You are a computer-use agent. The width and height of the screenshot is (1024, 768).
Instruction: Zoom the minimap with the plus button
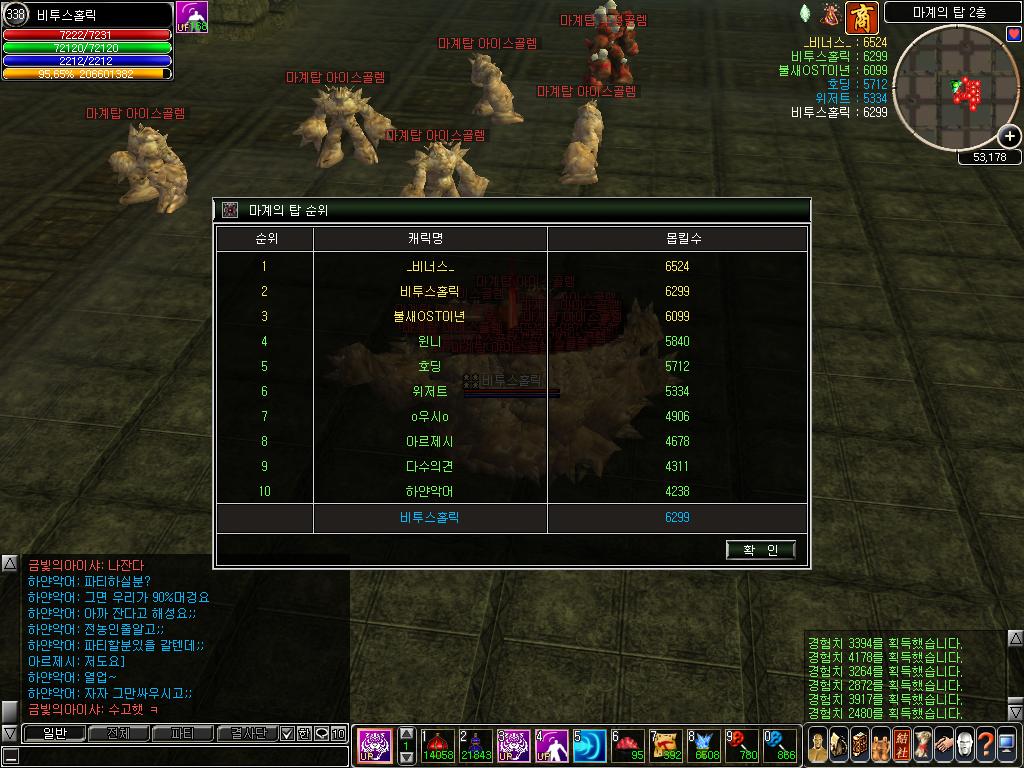point(1010,136)
